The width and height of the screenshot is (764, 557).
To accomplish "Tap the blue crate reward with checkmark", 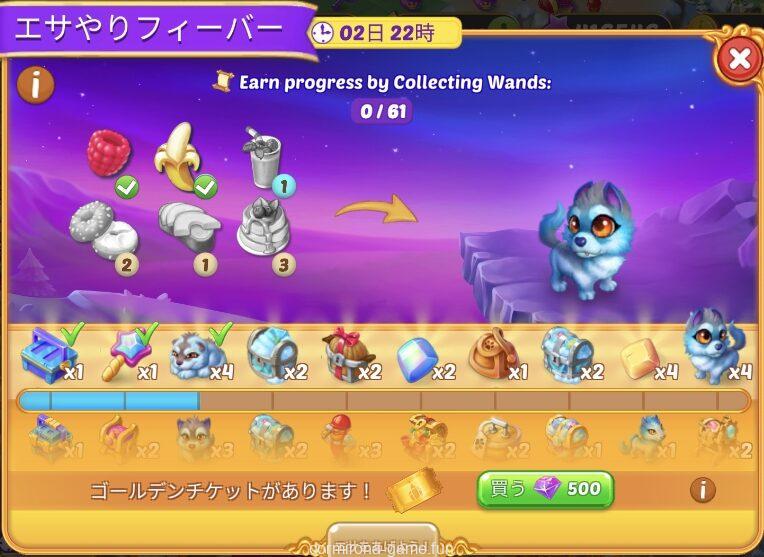I will 48,354.
